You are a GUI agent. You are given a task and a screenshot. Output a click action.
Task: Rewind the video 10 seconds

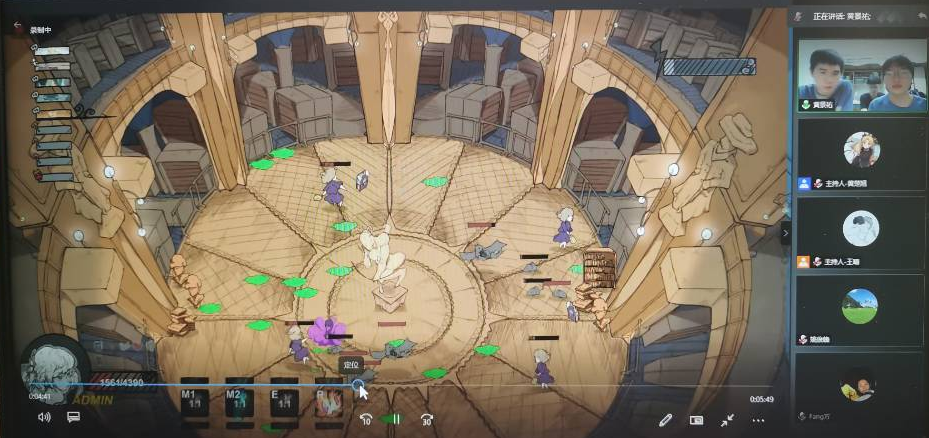[x=366, y=419]
